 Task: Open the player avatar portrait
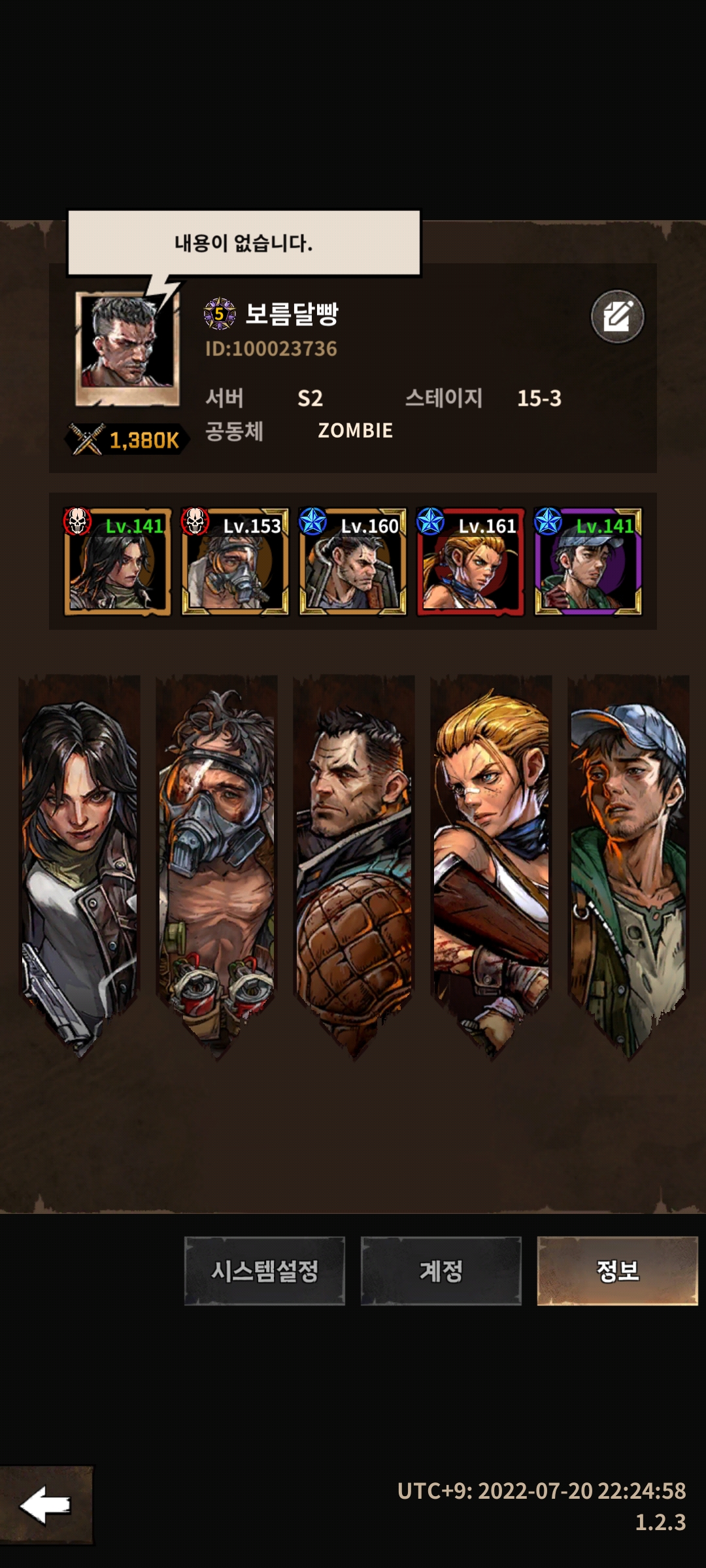[127, 348]
